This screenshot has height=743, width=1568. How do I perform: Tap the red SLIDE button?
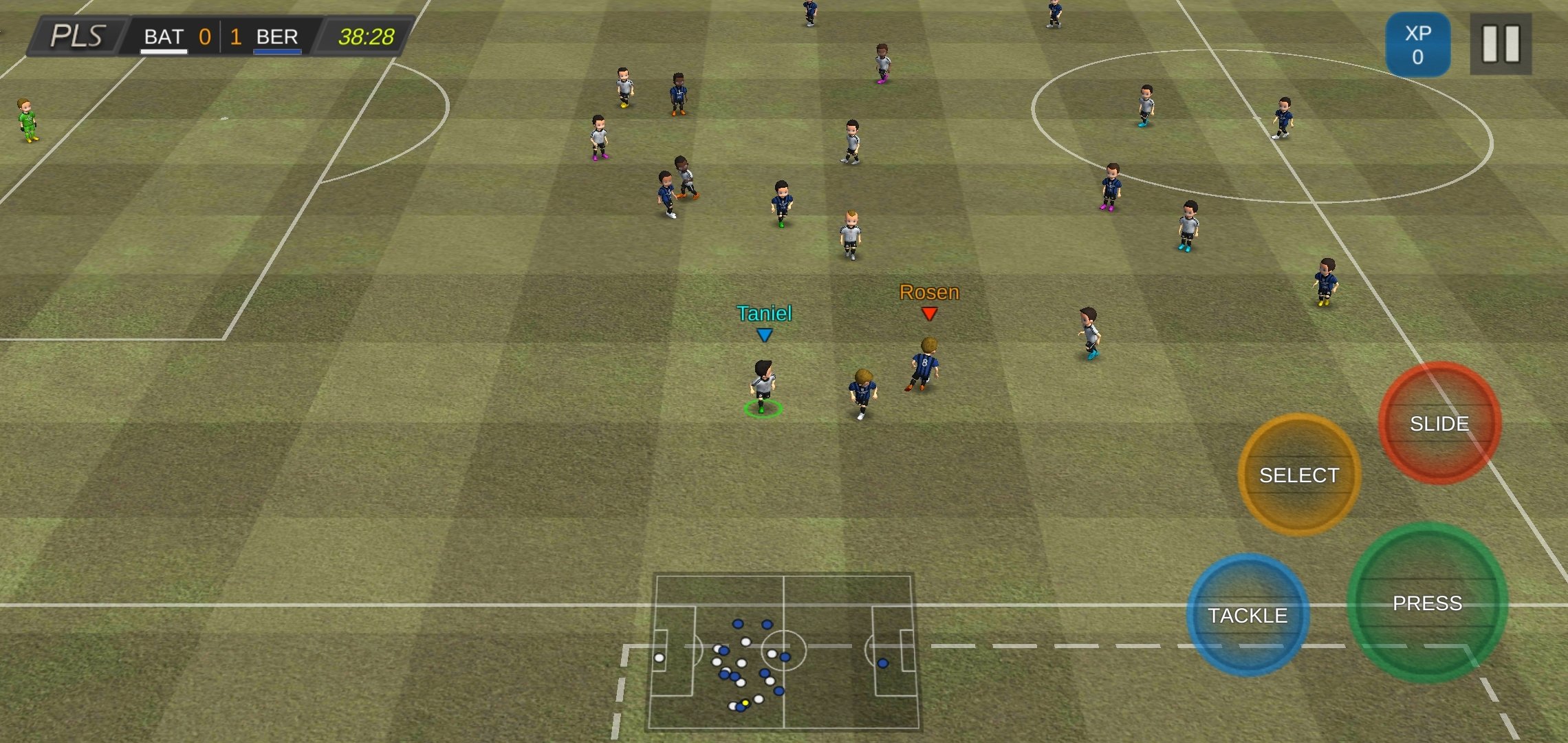tap(1439, 423)
